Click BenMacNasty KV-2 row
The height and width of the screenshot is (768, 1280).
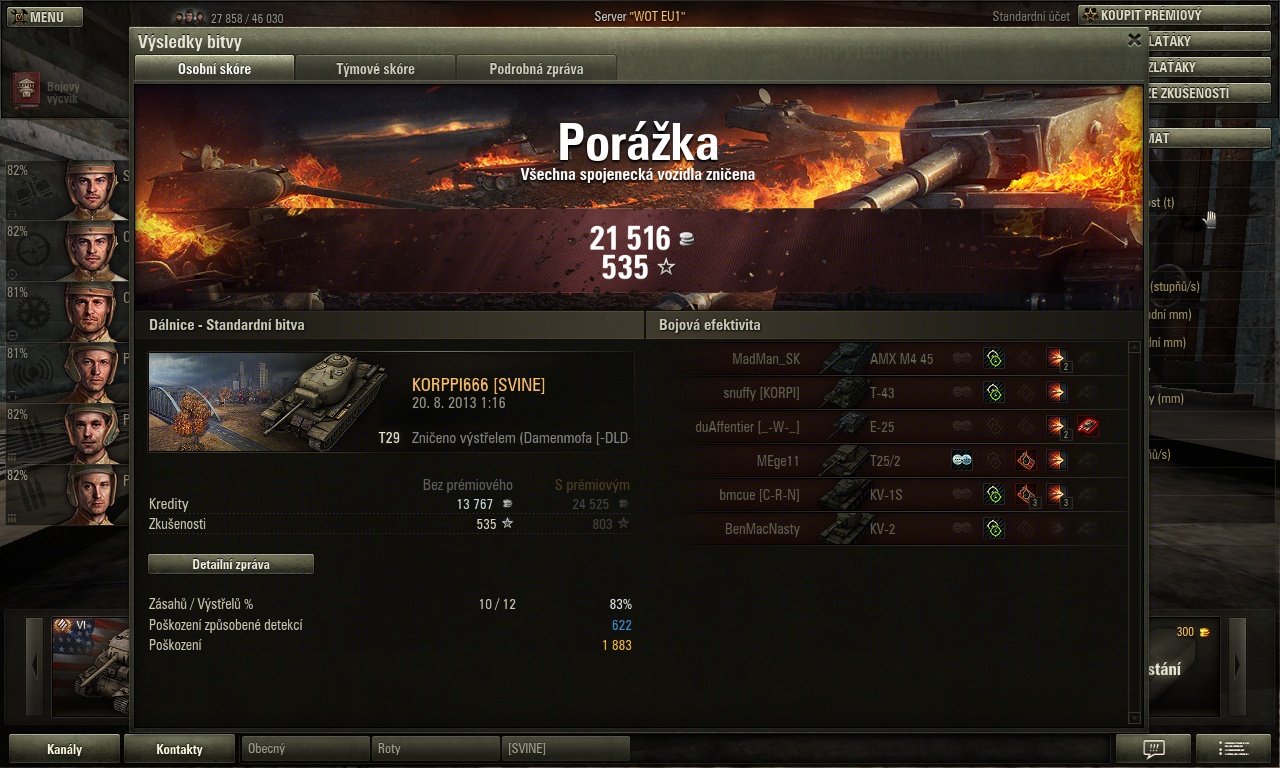point(890,529)
